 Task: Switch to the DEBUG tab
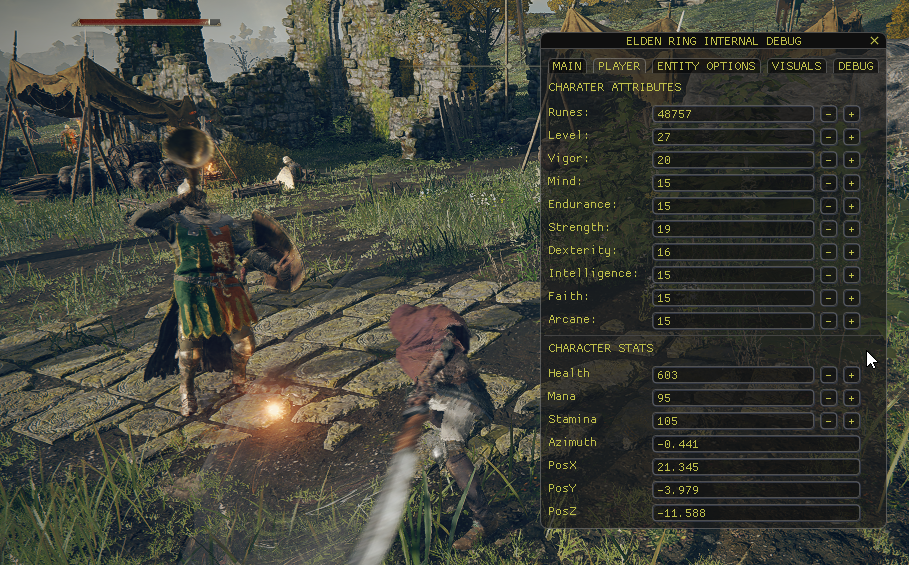click(x=855, y=66)
